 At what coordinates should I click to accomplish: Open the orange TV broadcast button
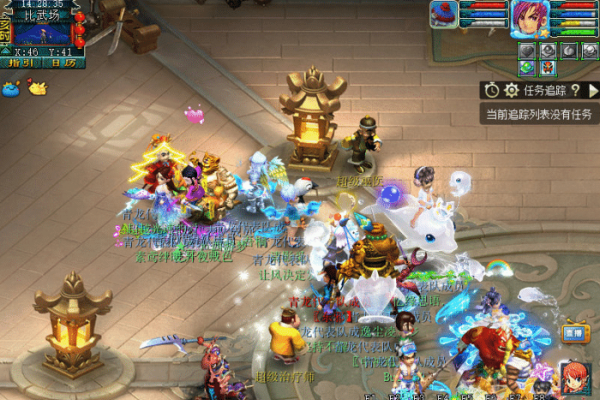click(x=572, y=333)
